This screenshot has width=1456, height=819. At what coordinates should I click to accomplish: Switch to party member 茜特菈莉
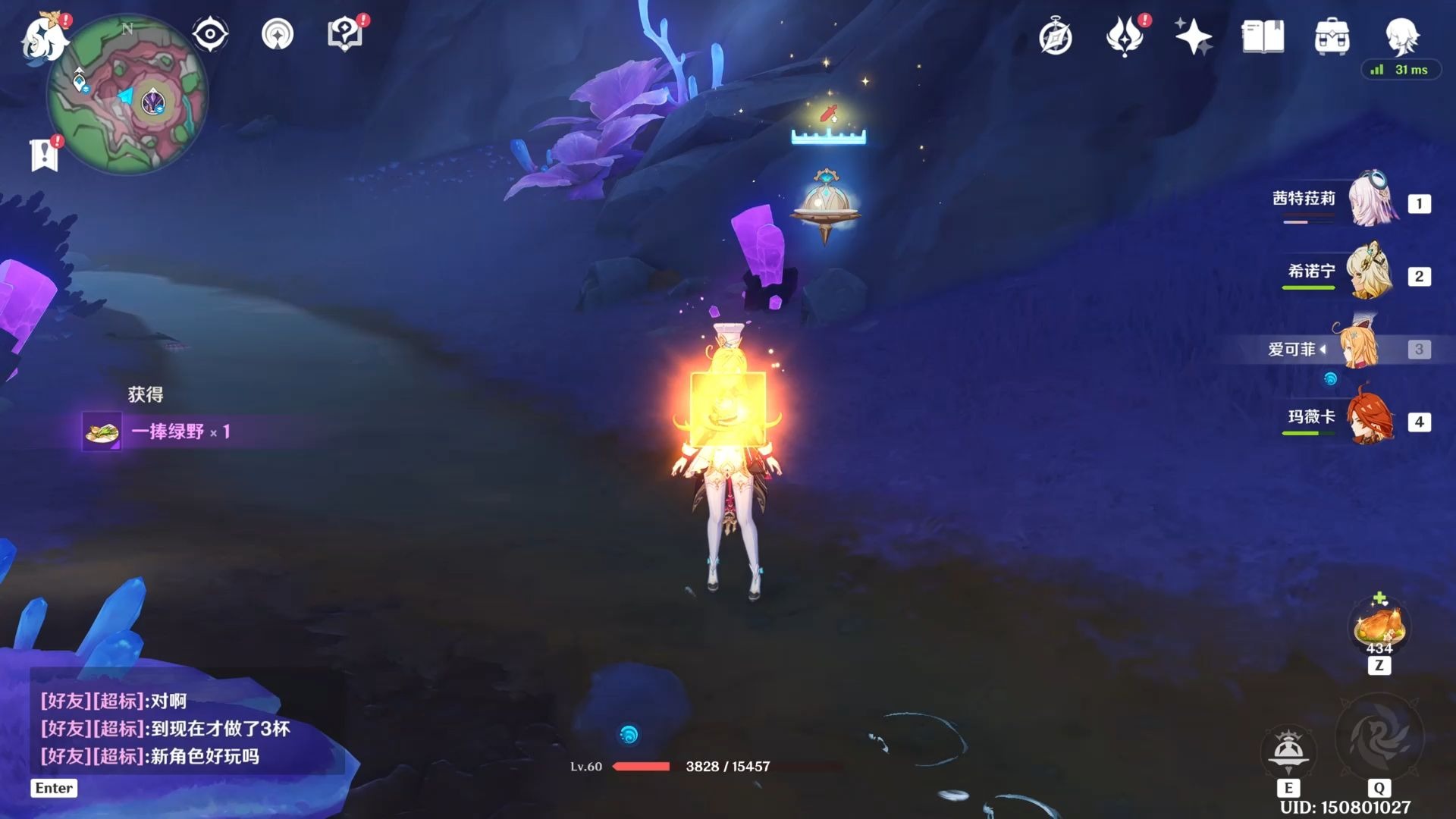[1371, 200]
